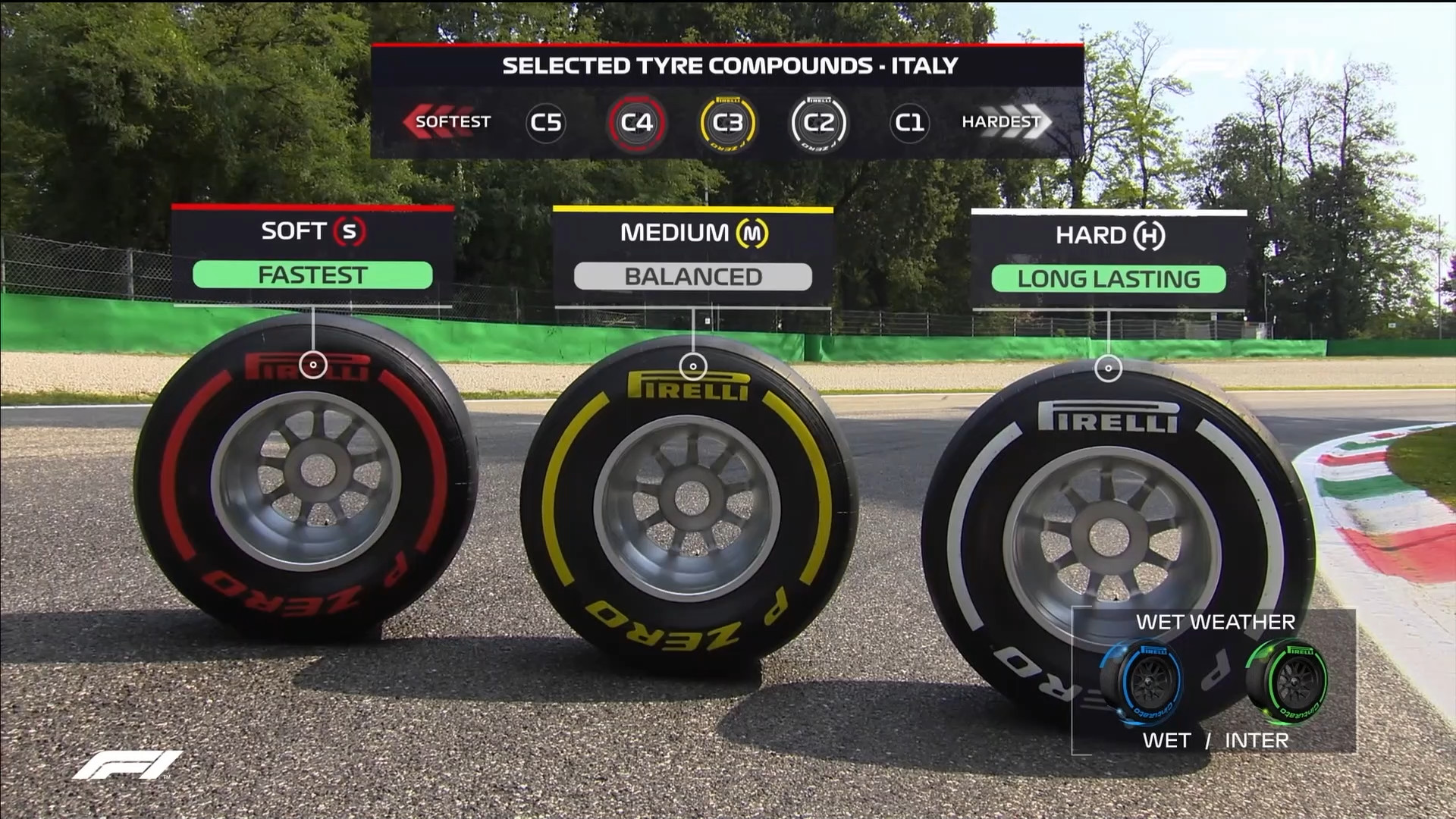This screenshot has height=819, width=1456.
Task: Select the white C2 compound icon
Action: (x=818, y=122)
